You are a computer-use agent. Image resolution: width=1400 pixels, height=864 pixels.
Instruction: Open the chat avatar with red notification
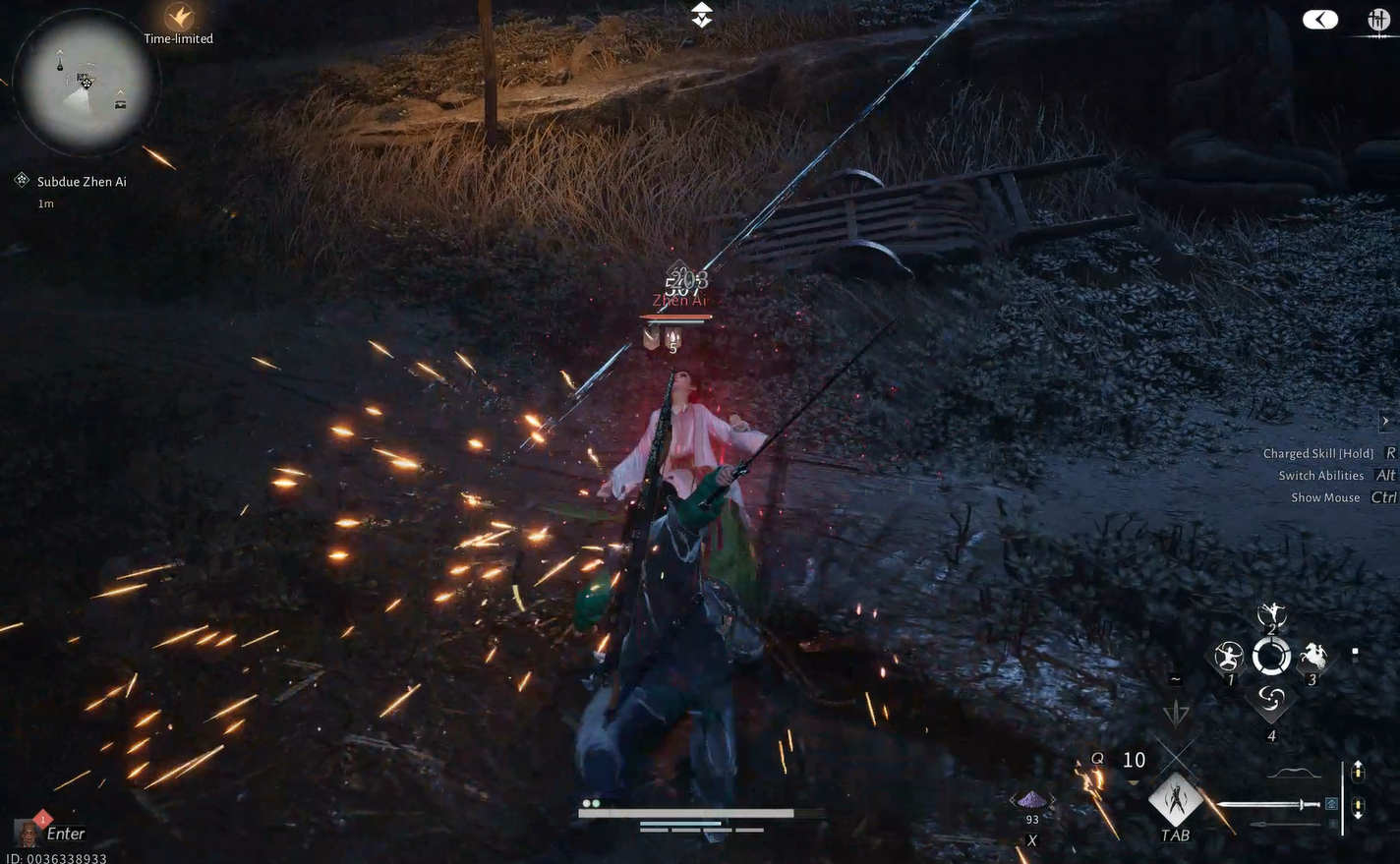(29, 833)
